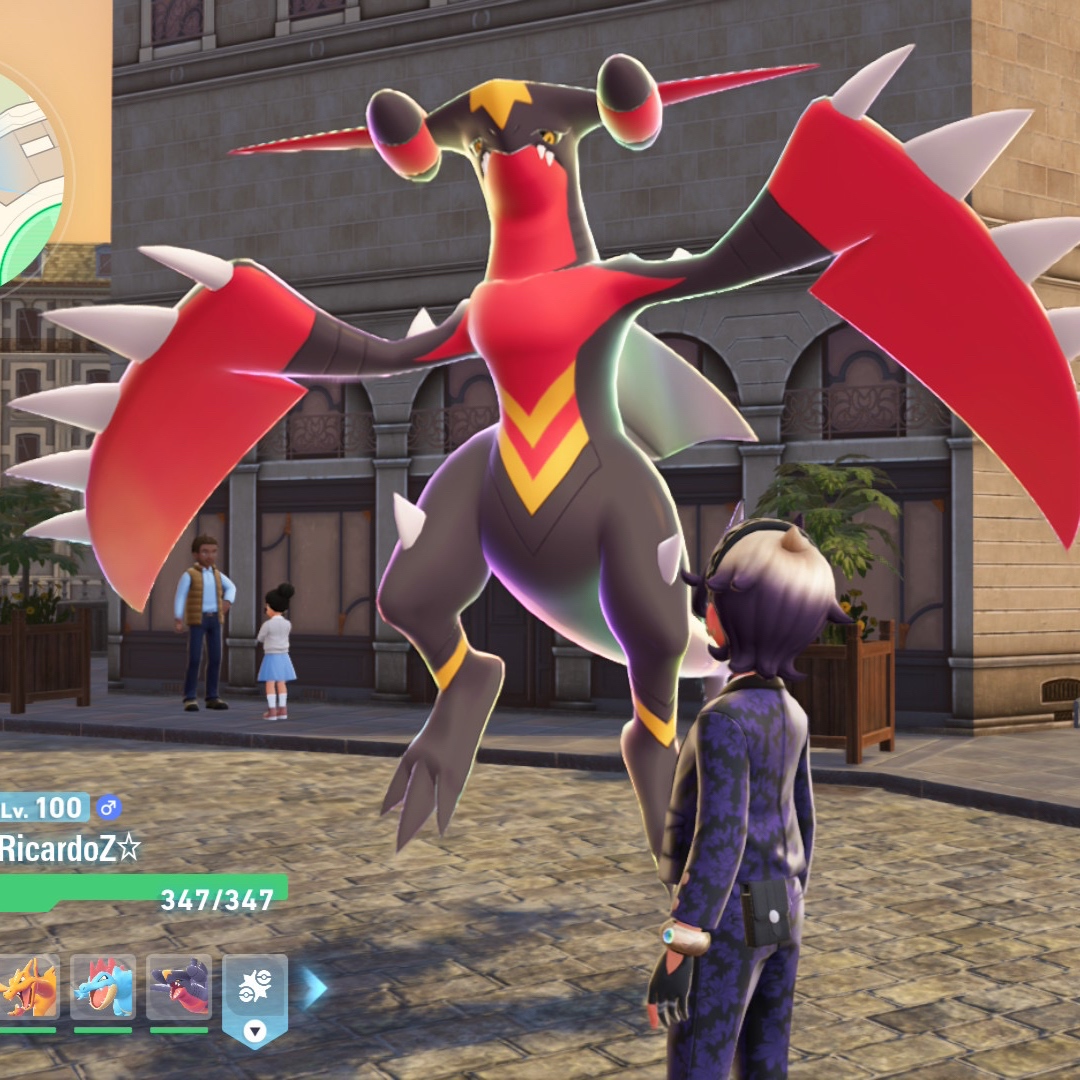The image size is (1080, 1080).
Task: Select Charizard in the party bar
Action: tap(27, 987)
